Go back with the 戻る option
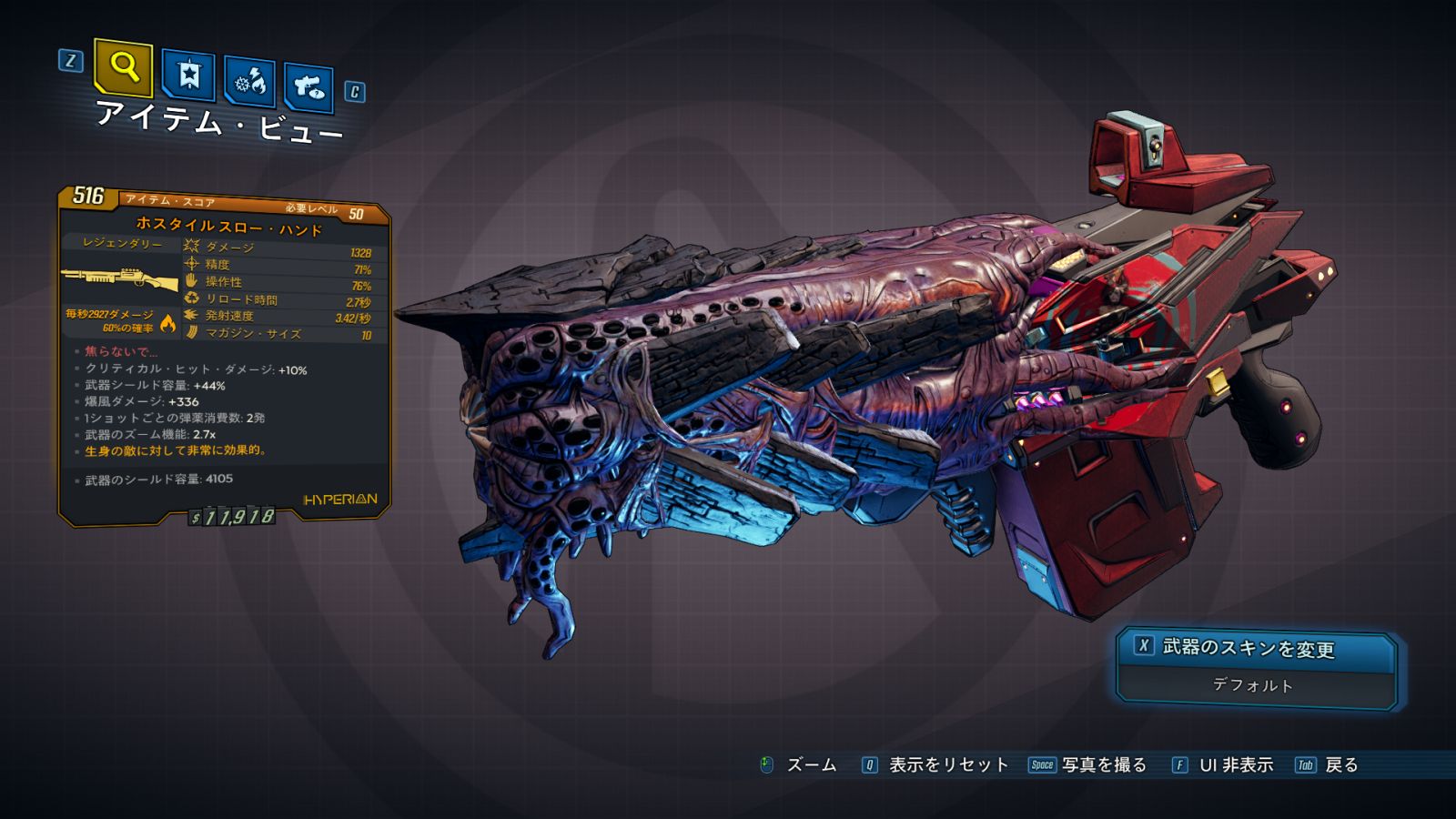The image size is (1456, 819). 1340,765
